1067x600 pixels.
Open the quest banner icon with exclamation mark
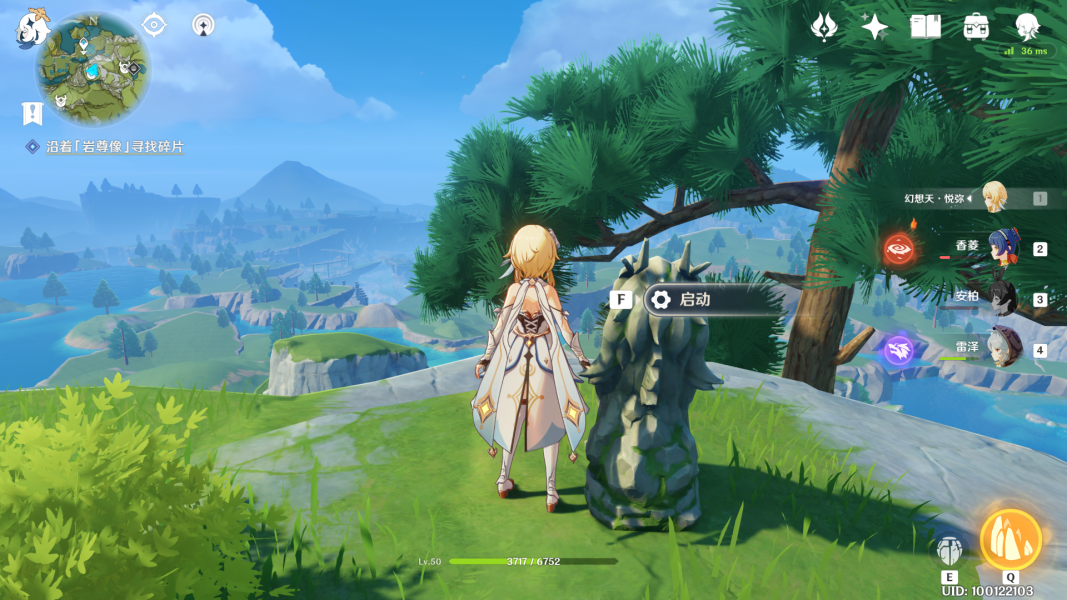click(32, 113)
